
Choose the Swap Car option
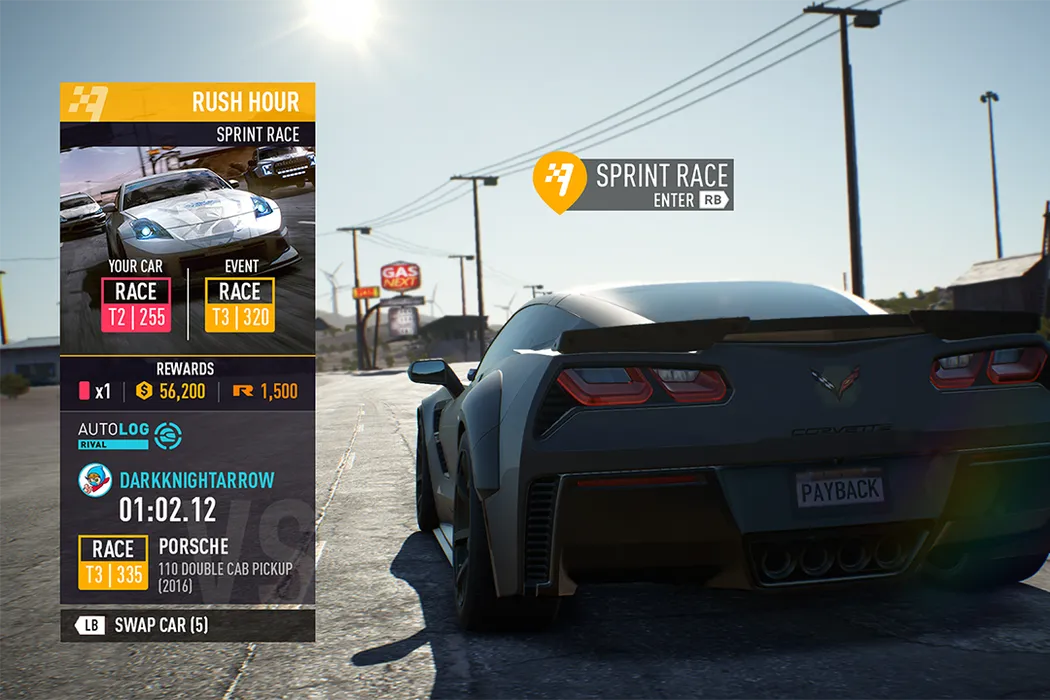pos(188,626)
